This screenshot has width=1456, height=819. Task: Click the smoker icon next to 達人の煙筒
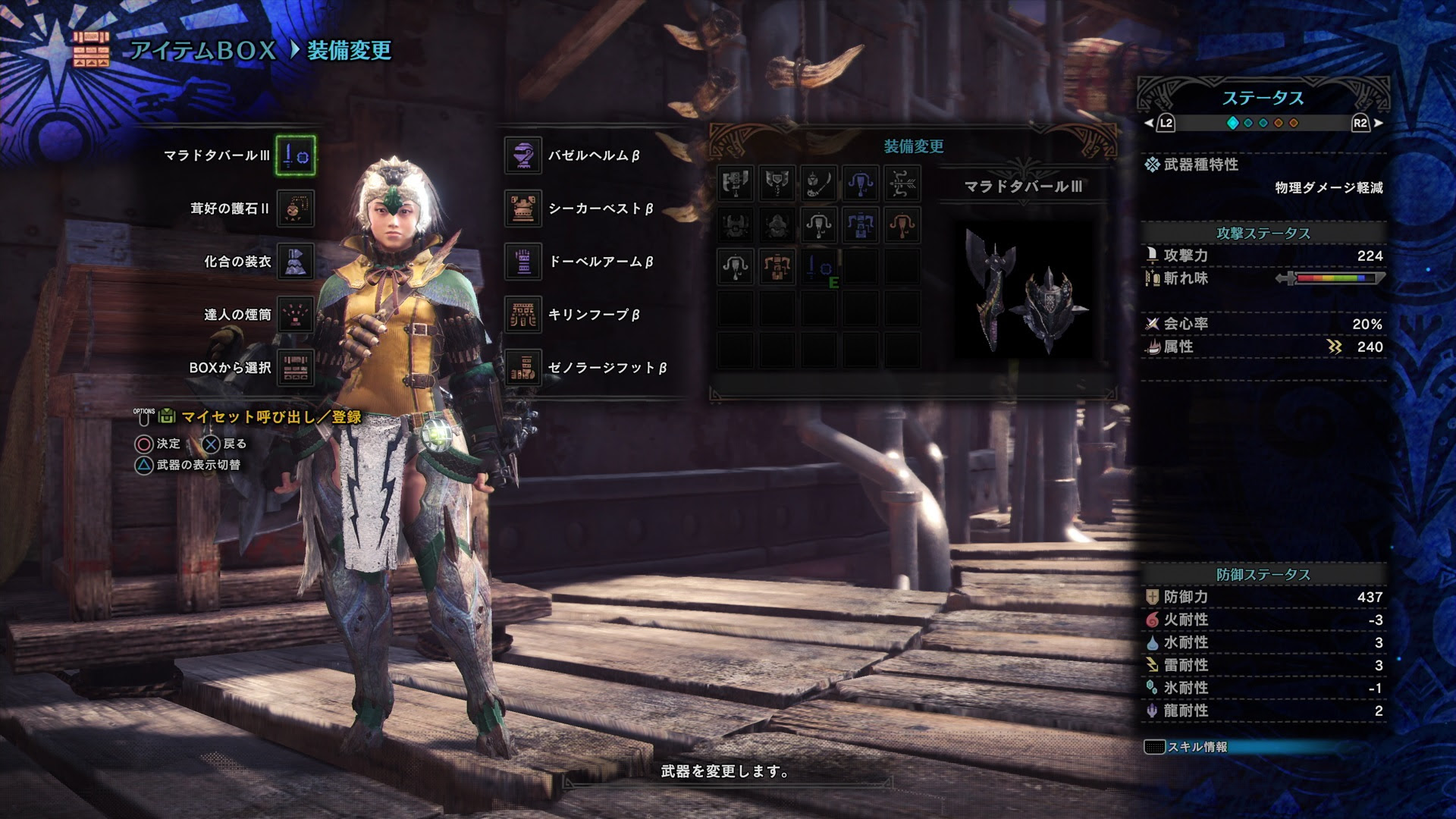click(x=295, y=316)
